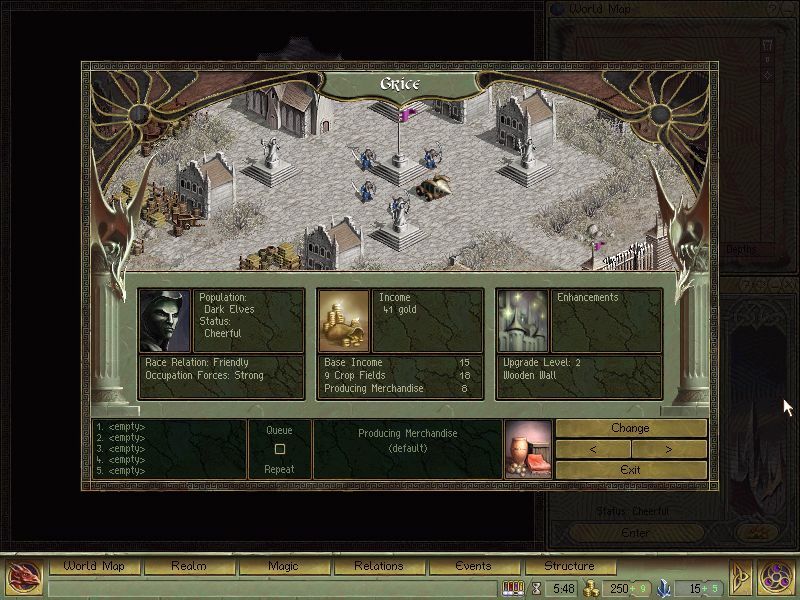Click the red dragon emblem button

pyautogui.click(x=24, y=575)
